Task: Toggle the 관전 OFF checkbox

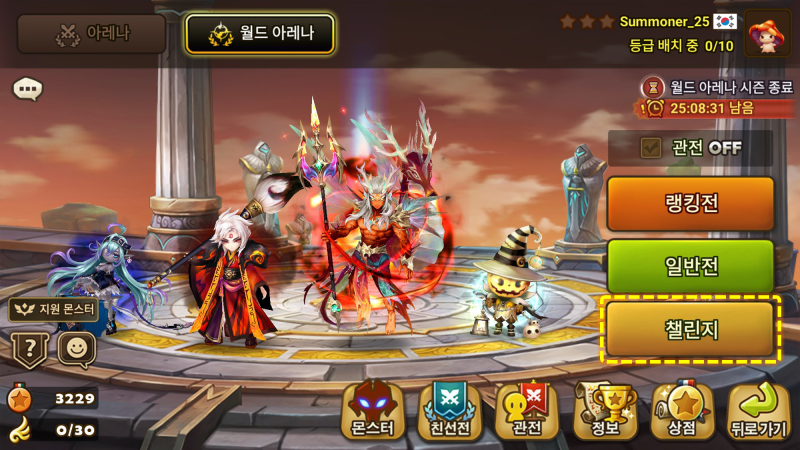Action: coord(652,148)
